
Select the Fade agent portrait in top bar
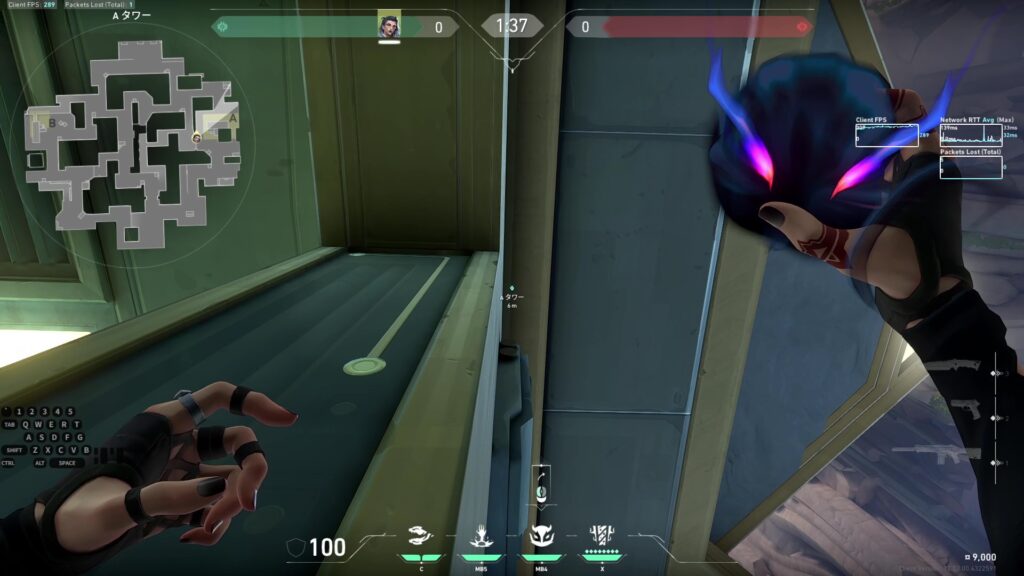click(x=389, y=27)
